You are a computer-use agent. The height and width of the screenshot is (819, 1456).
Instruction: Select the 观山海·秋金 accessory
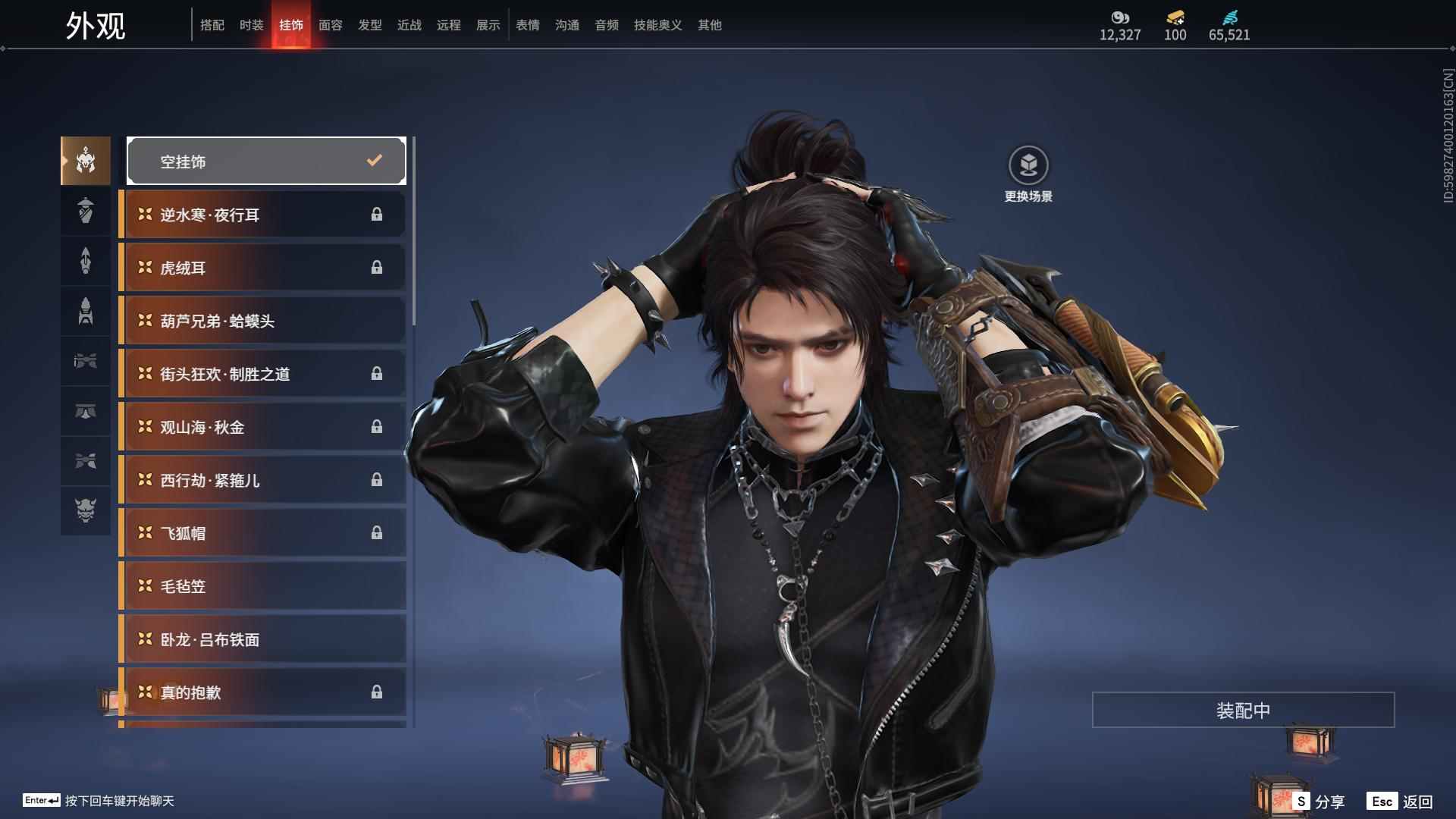click(x=262, y=427)
